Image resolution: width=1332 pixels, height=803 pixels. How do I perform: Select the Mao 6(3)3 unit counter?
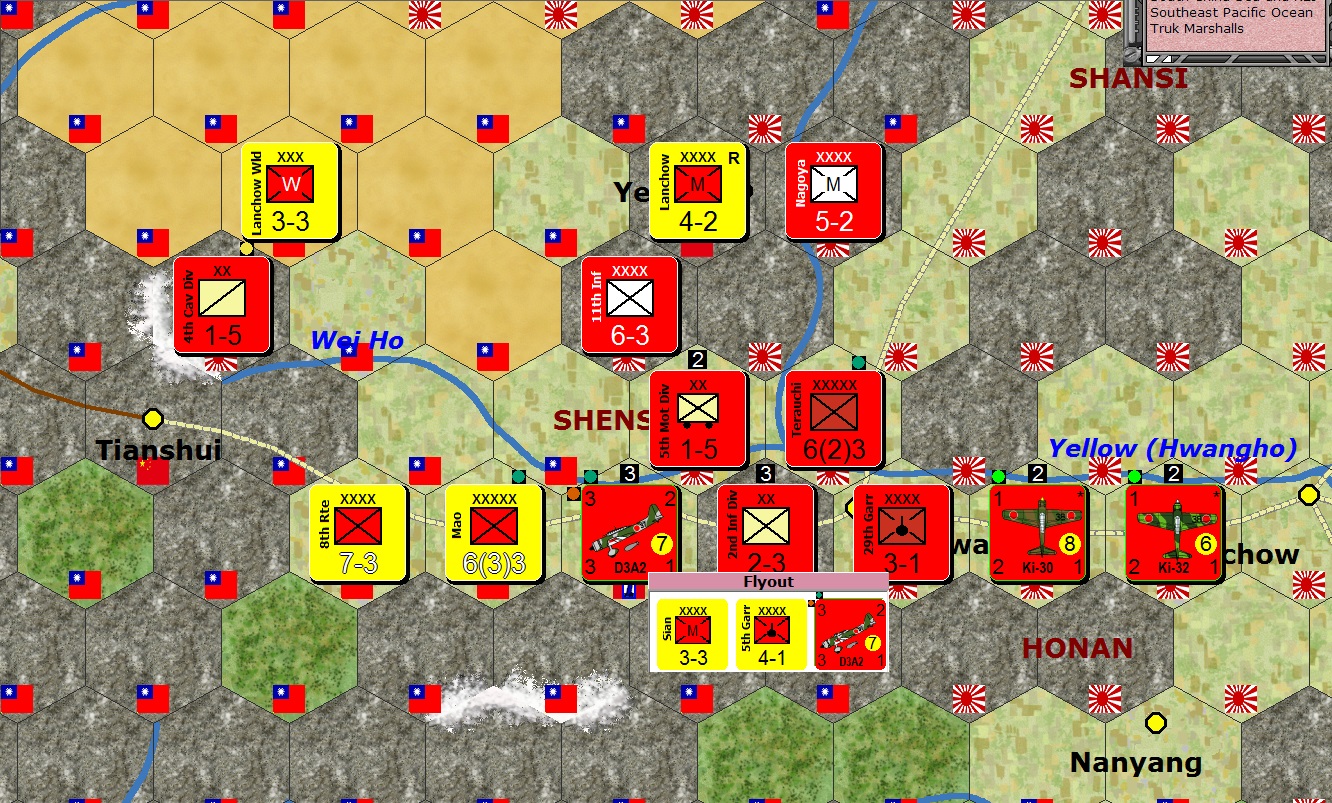tap(491, 531)
